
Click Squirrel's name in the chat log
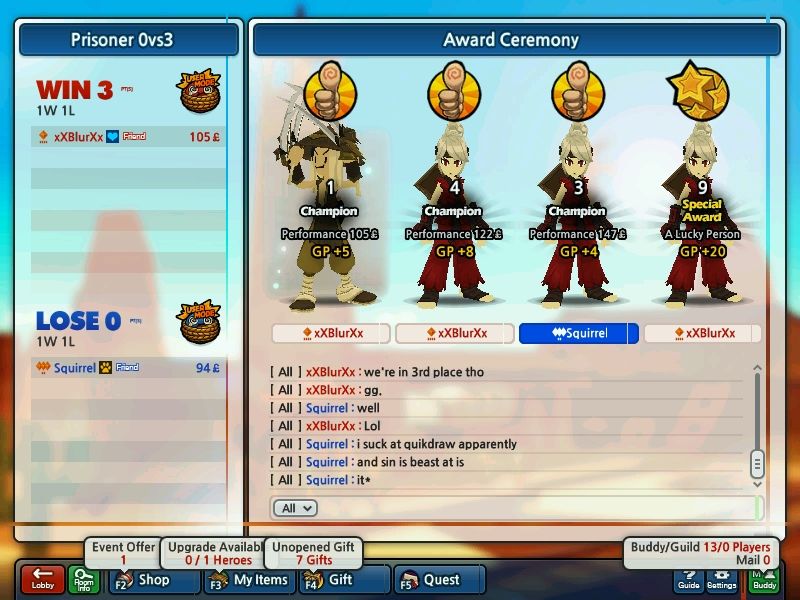[x=327, y=408]
